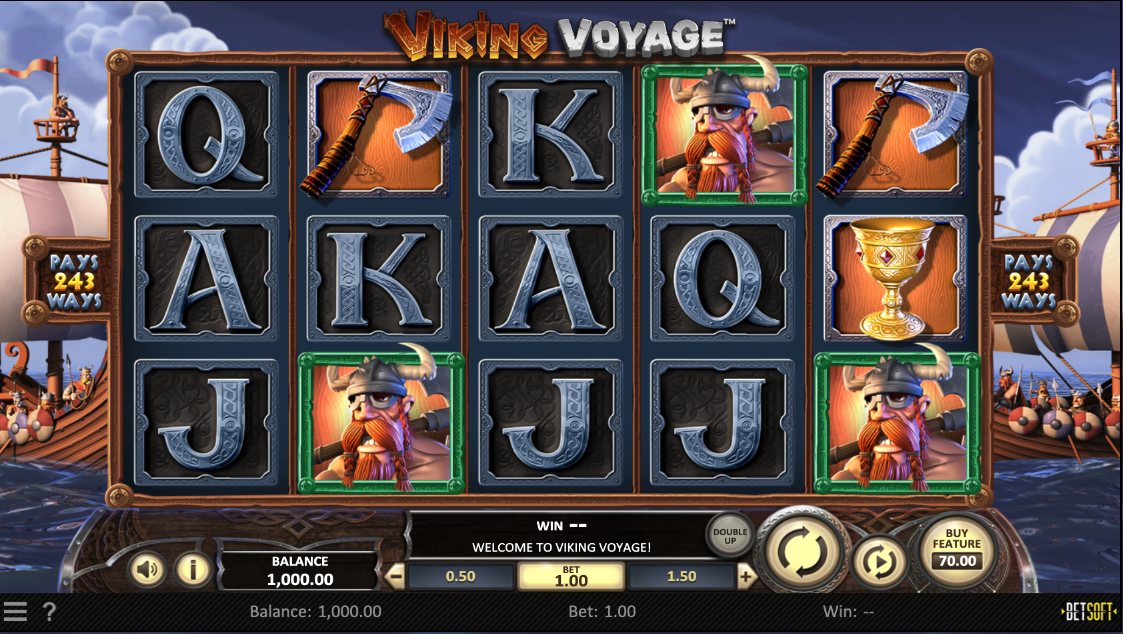This screenshot has width=1123, height=634.
Task: Open help with the question mark icon
Action: [x=49, y=611]
